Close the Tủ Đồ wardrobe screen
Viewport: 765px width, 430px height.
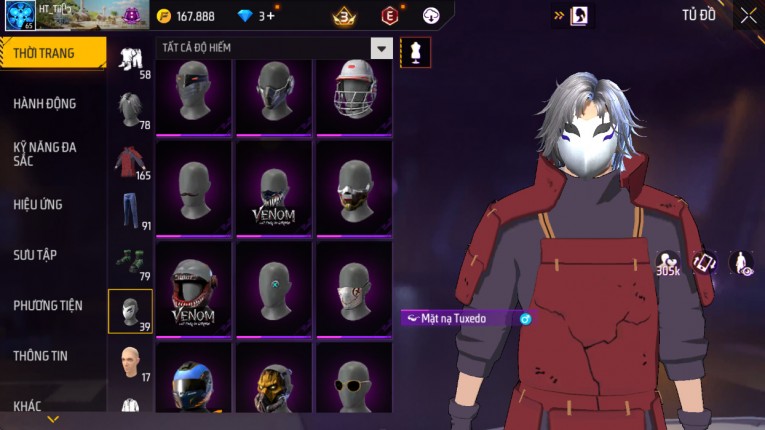[x=748, y=15]
